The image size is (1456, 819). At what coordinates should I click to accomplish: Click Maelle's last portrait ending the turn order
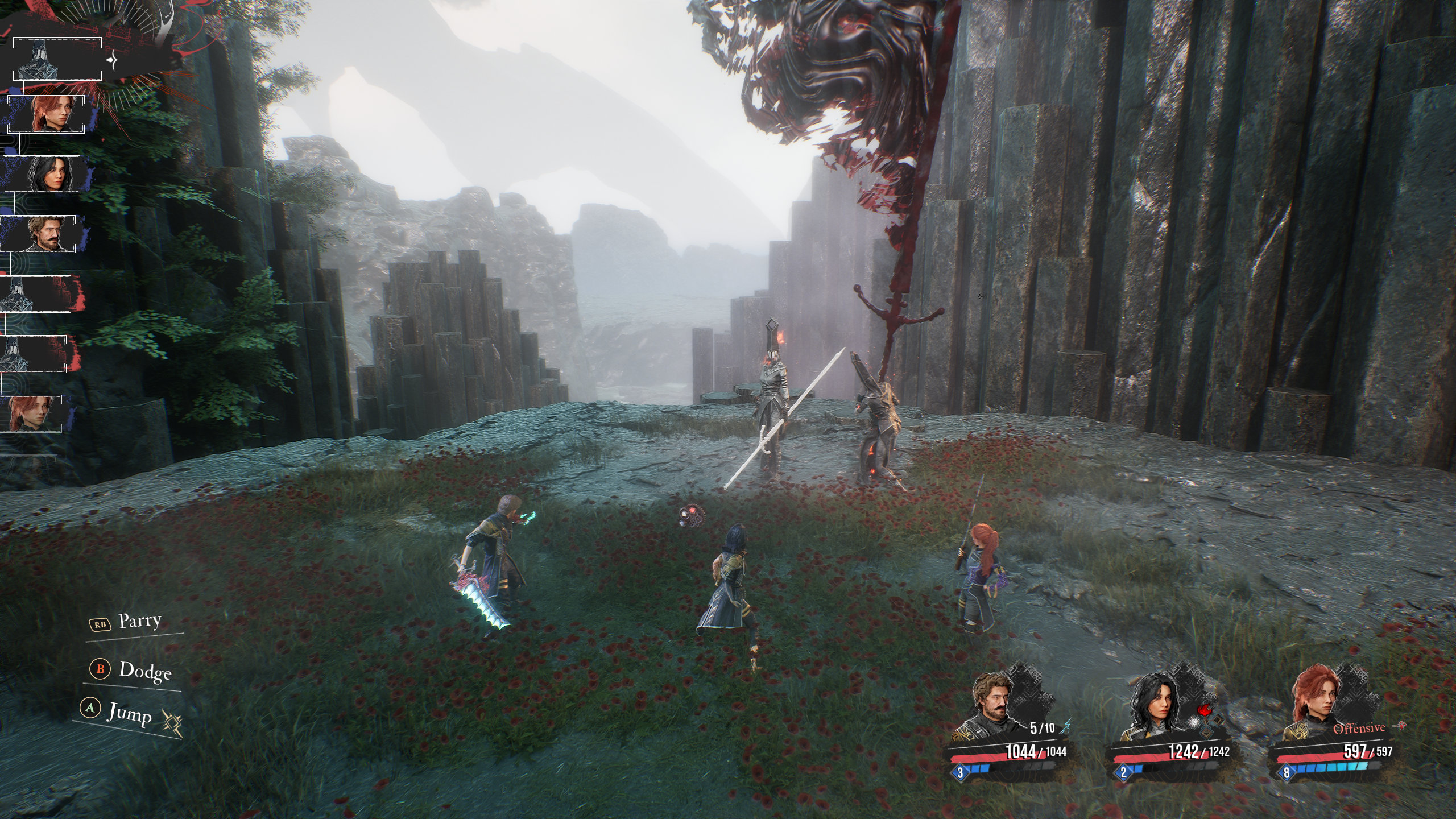pos(32,413)
